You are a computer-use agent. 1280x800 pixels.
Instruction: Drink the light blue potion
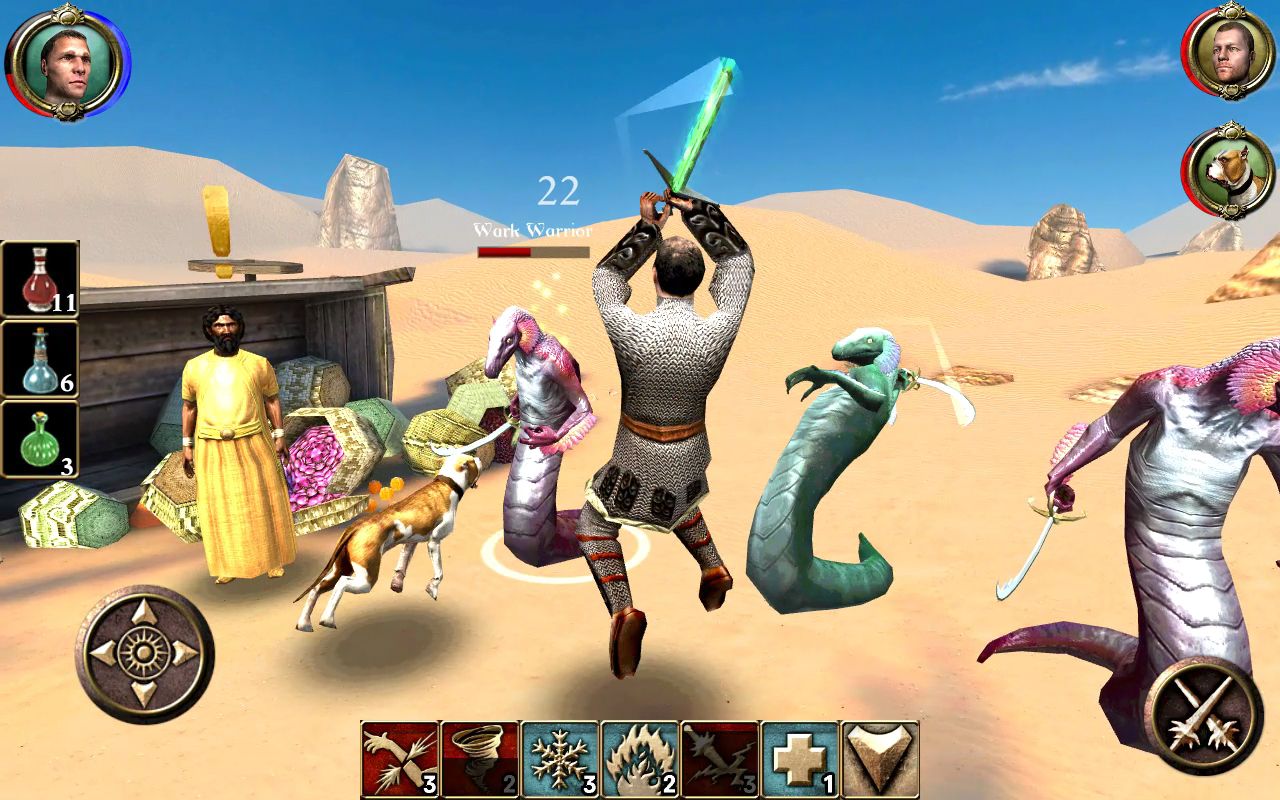click(41, 360)
